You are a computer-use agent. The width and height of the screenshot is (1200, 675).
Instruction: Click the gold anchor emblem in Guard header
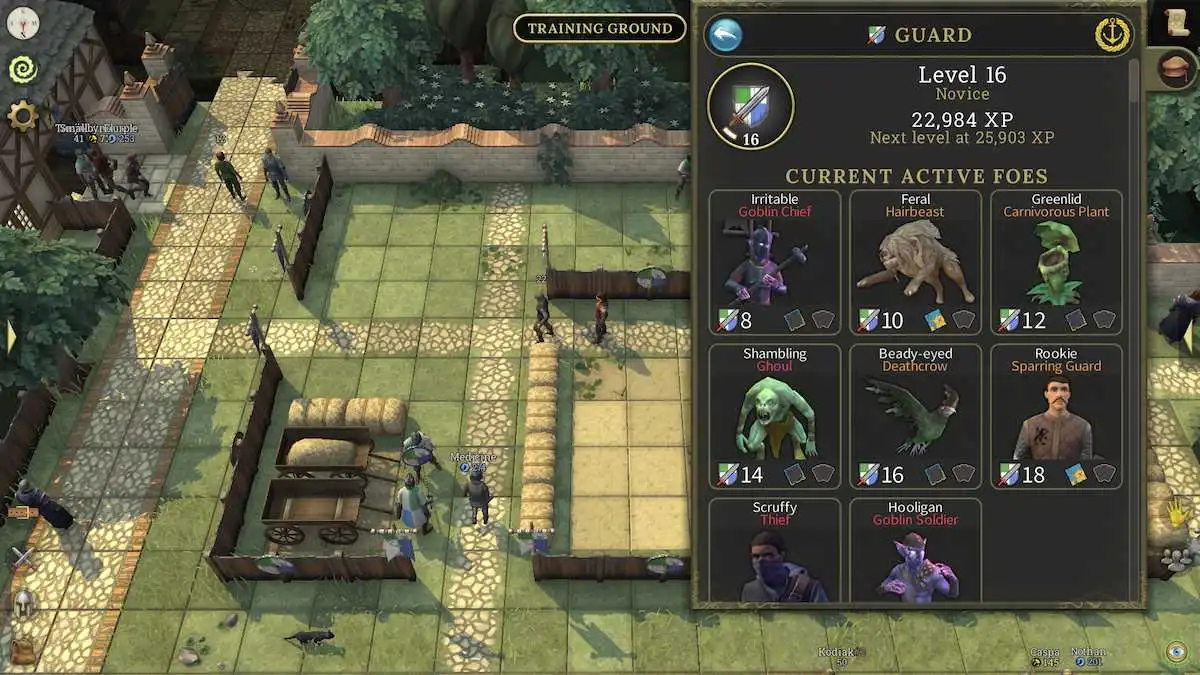pyautogui.click(x=1112, y=35)
